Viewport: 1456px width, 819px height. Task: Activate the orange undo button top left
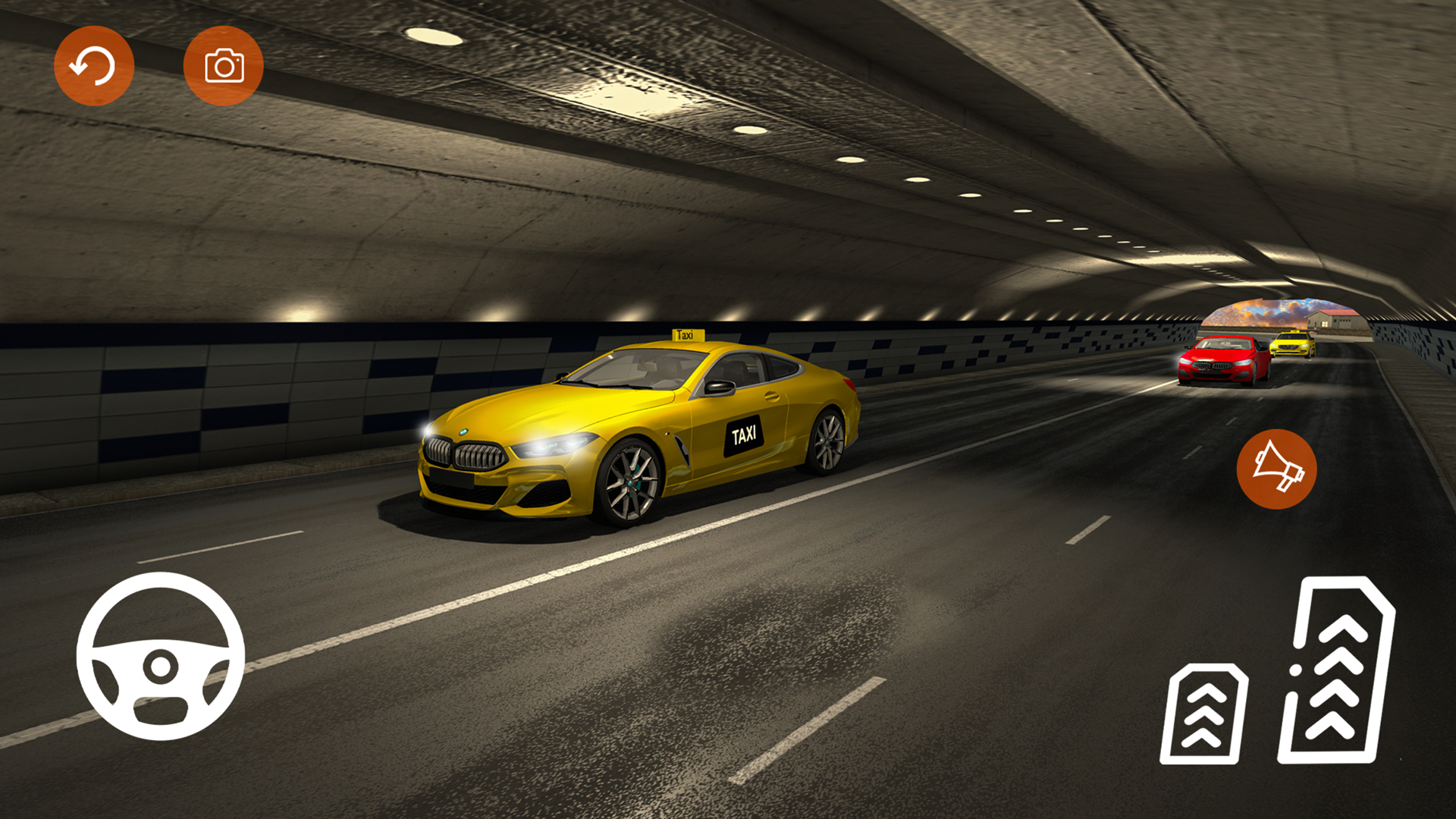(x=95, y=64)
